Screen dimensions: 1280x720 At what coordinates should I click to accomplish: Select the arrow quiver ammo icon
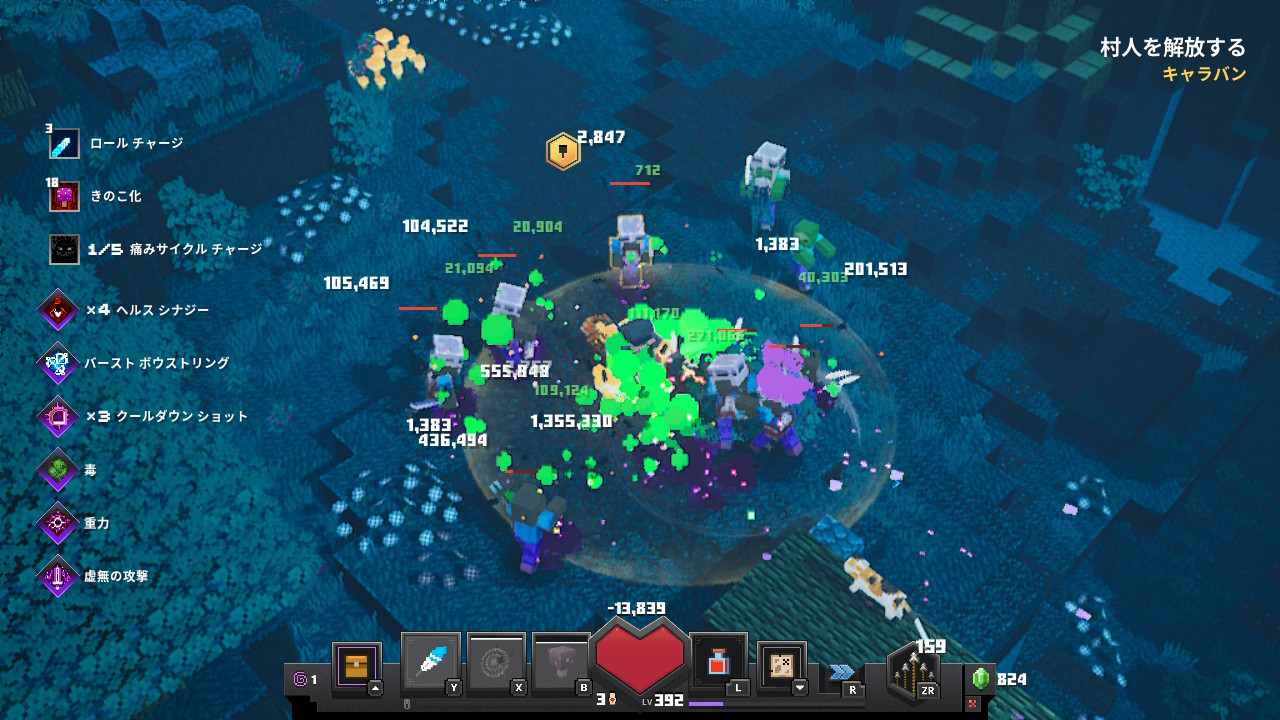pyautogui.click(x=913, y=673)
